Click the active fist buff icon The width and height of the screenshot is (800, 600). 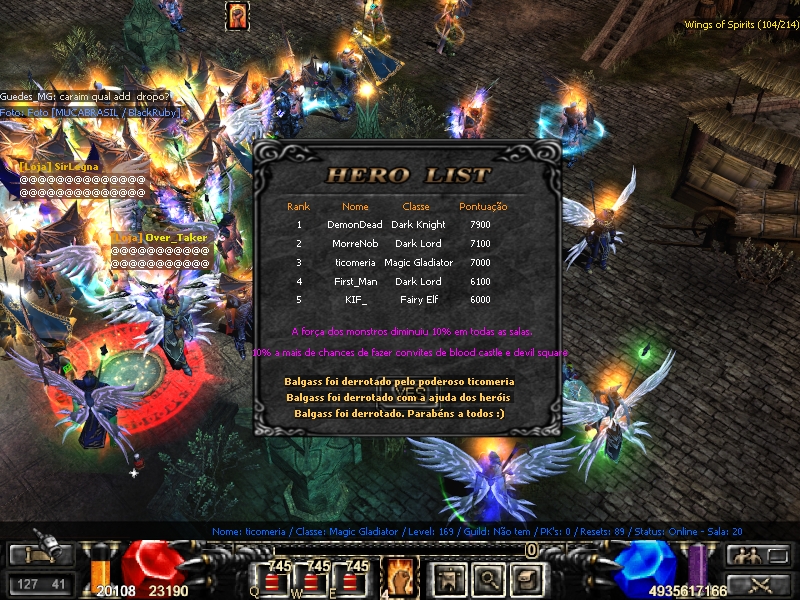point(237,15)
